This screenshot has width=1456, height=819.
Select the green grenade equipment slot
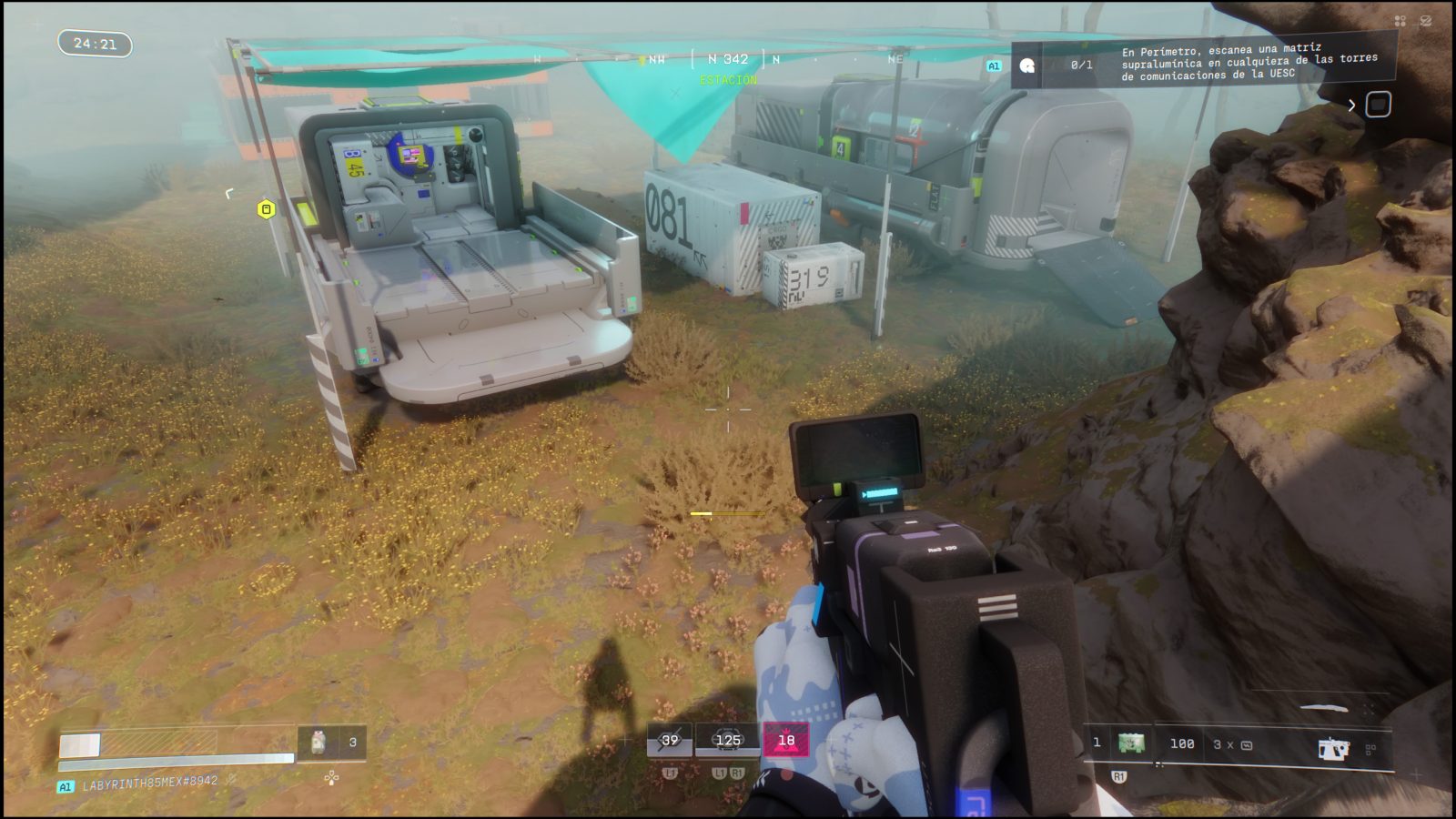1131,743
